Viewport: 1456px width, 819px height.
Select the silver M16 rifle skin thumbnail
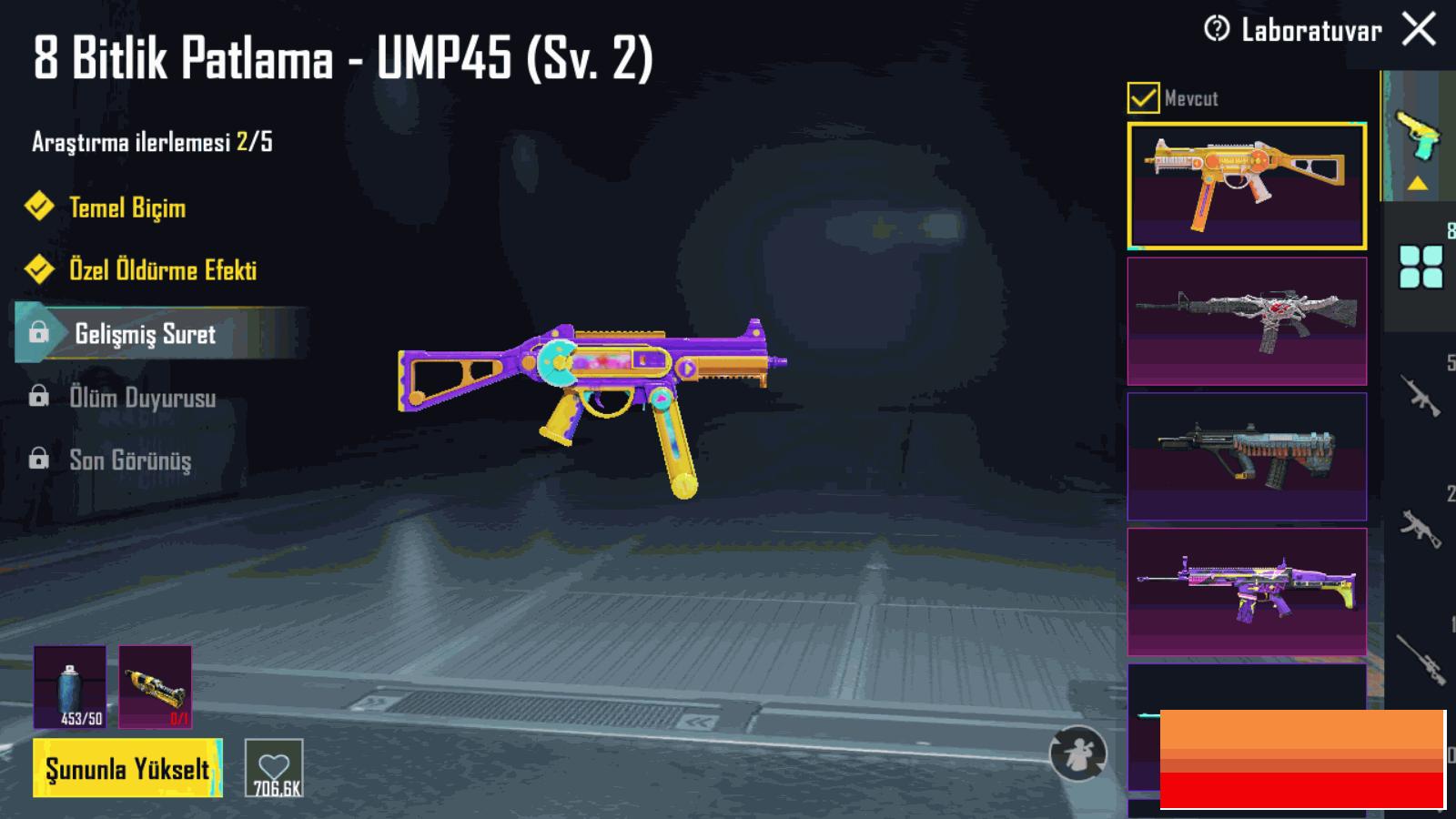(1247, 321)
